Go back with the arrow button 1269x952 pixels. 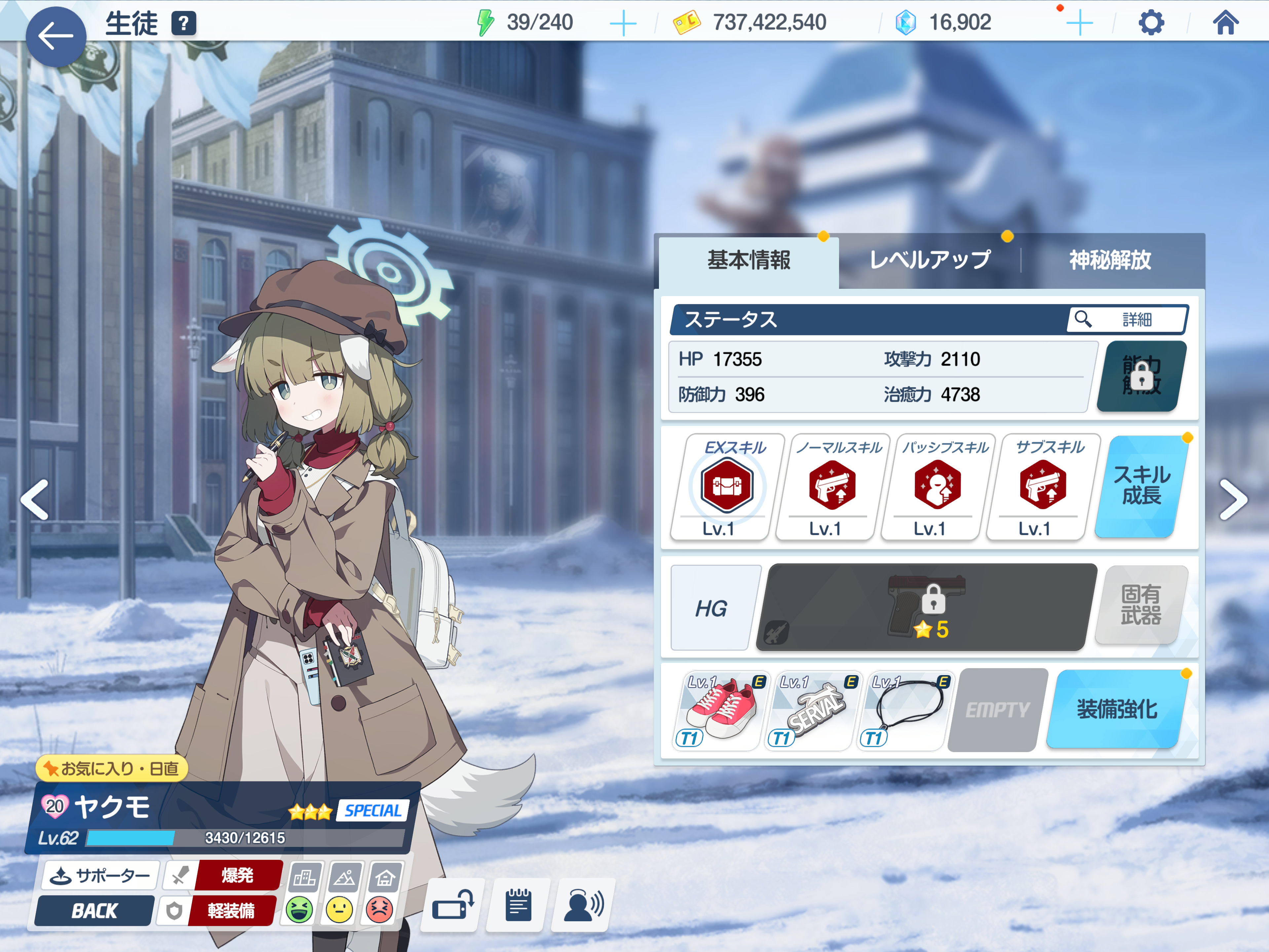(x=56, y=37)
